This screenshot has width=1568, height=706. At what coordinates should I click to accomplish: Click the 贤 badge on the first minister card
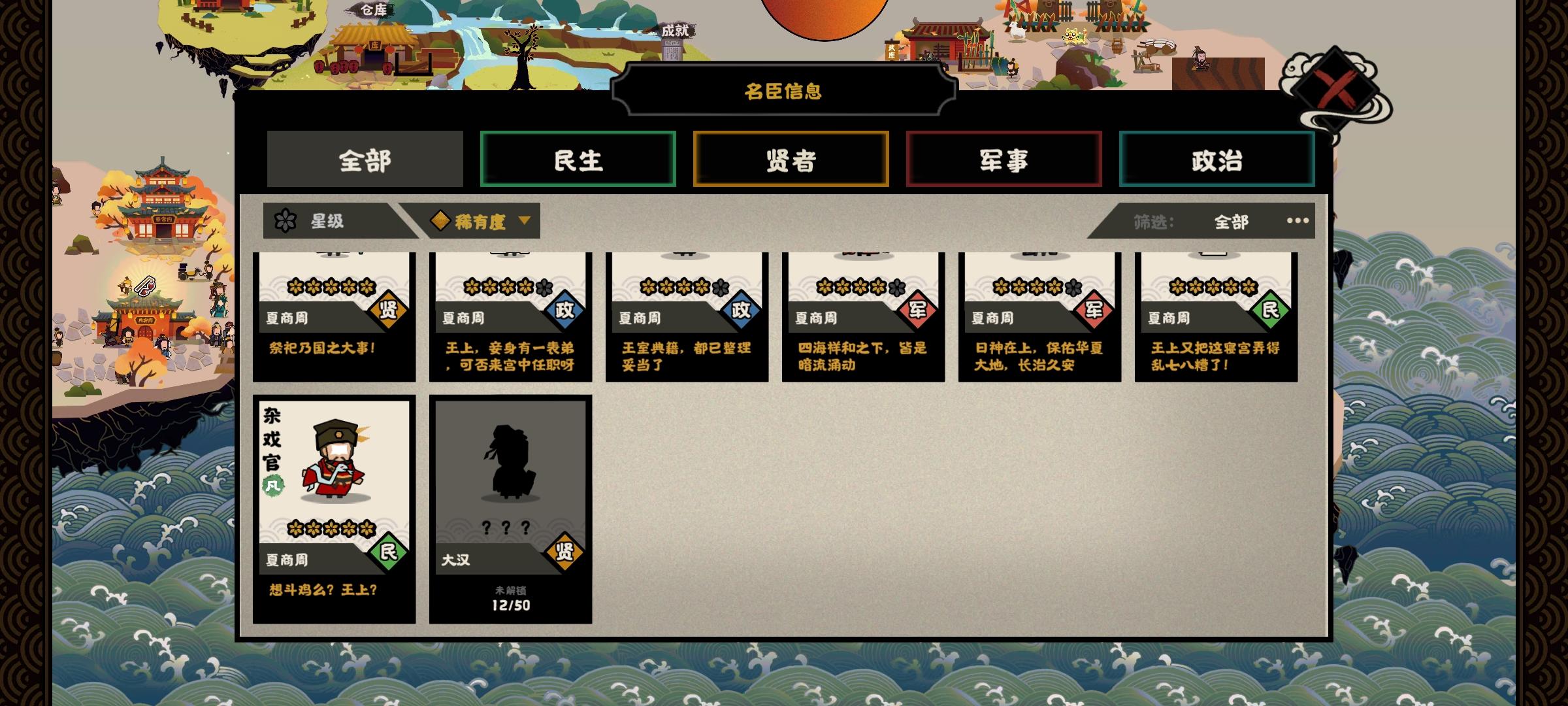(x=387, y=311)
